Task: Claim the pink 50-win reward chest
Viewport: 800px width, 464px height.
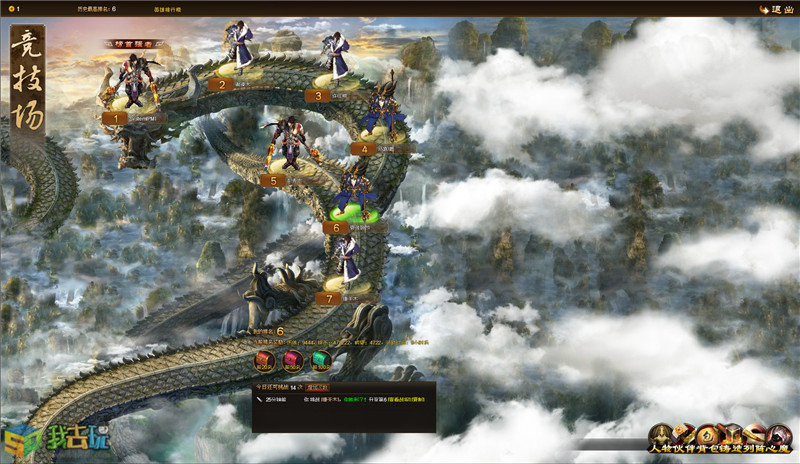Action: [x=292, y=360]
